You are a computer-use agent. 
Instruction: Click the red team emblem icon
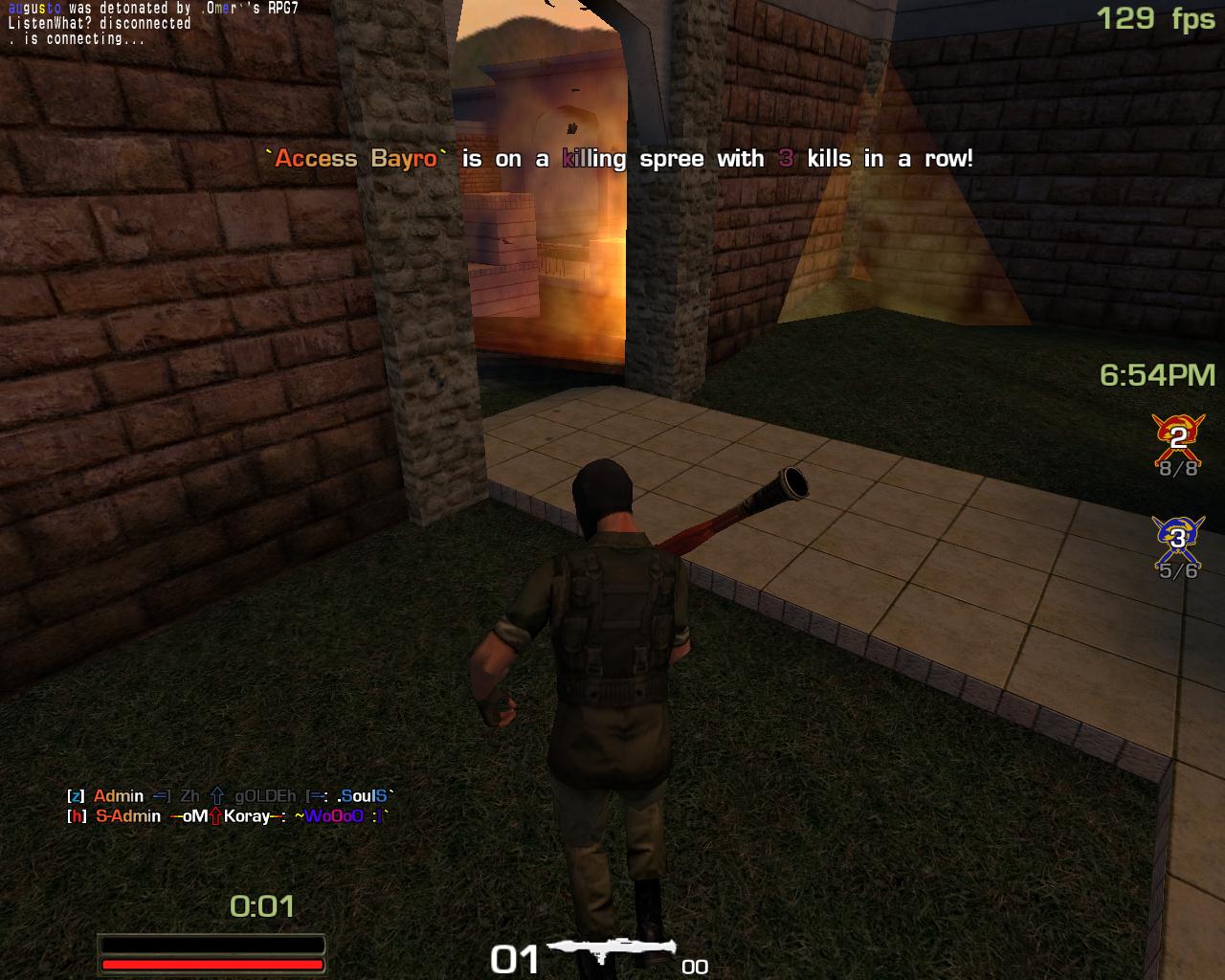[1178, 438]
